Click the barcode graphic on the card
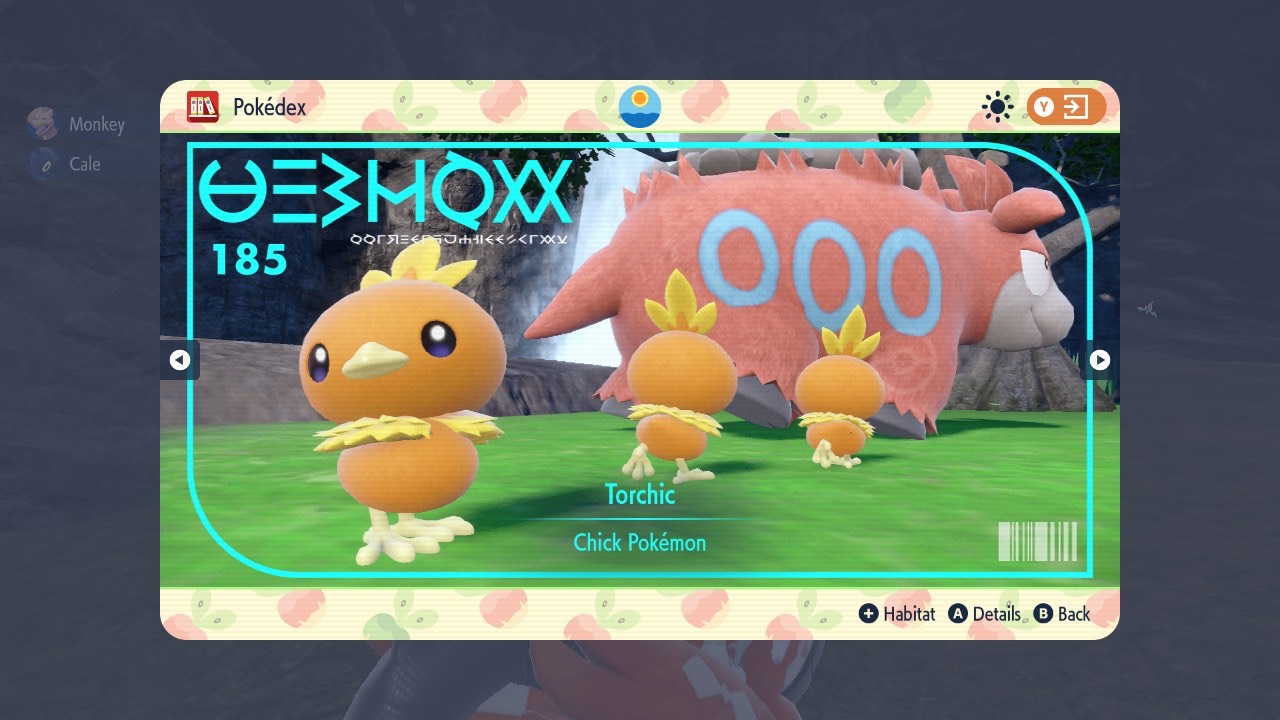Viewport: 1280px width, 720px height. point(1037,541)
